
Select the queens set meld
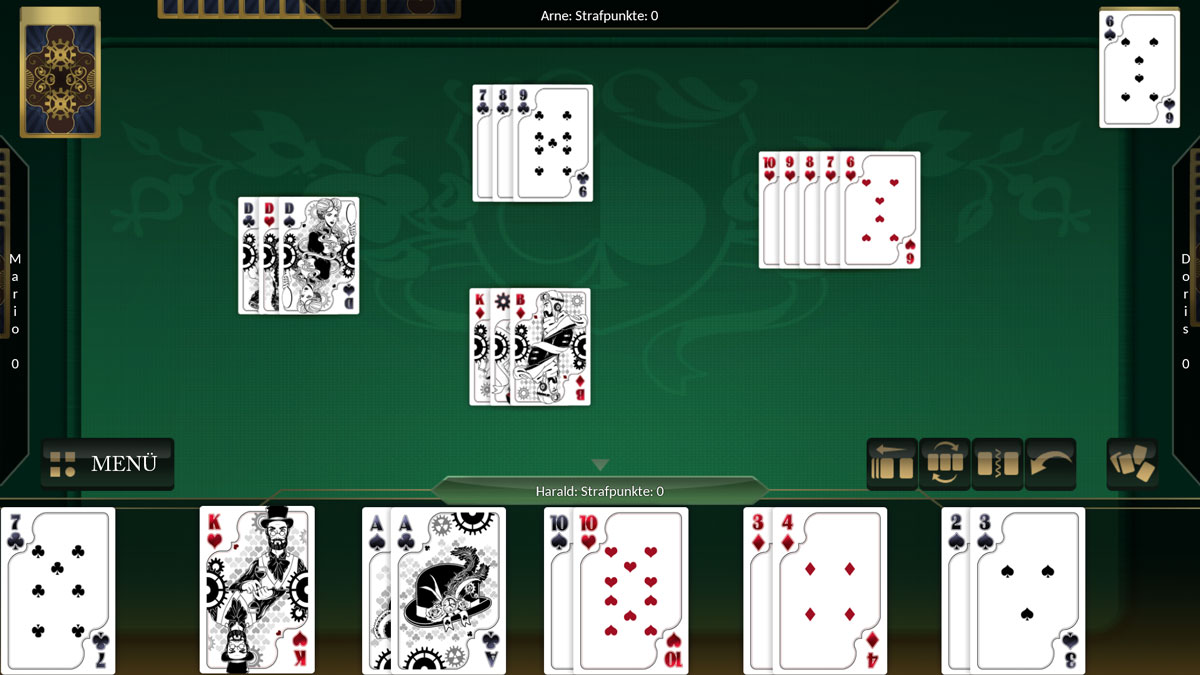[x=299, y=256]
